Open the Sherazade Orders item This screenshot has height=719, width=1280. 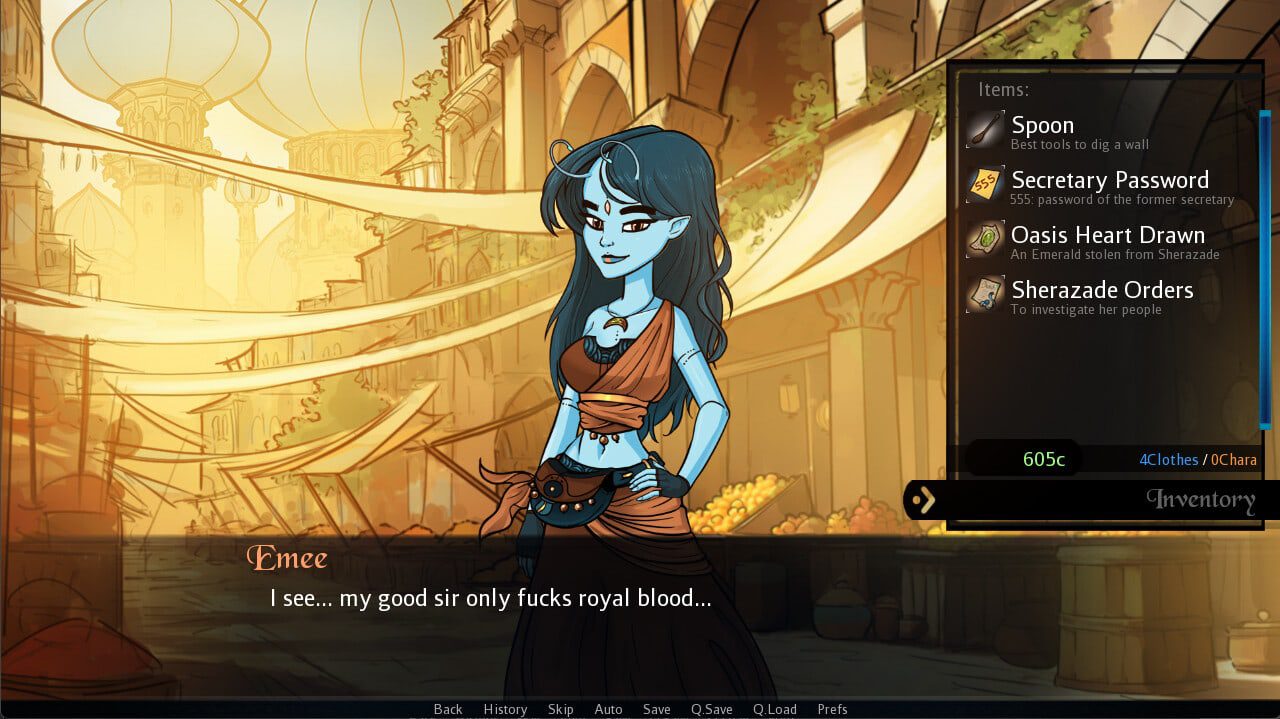[1101, 291]
